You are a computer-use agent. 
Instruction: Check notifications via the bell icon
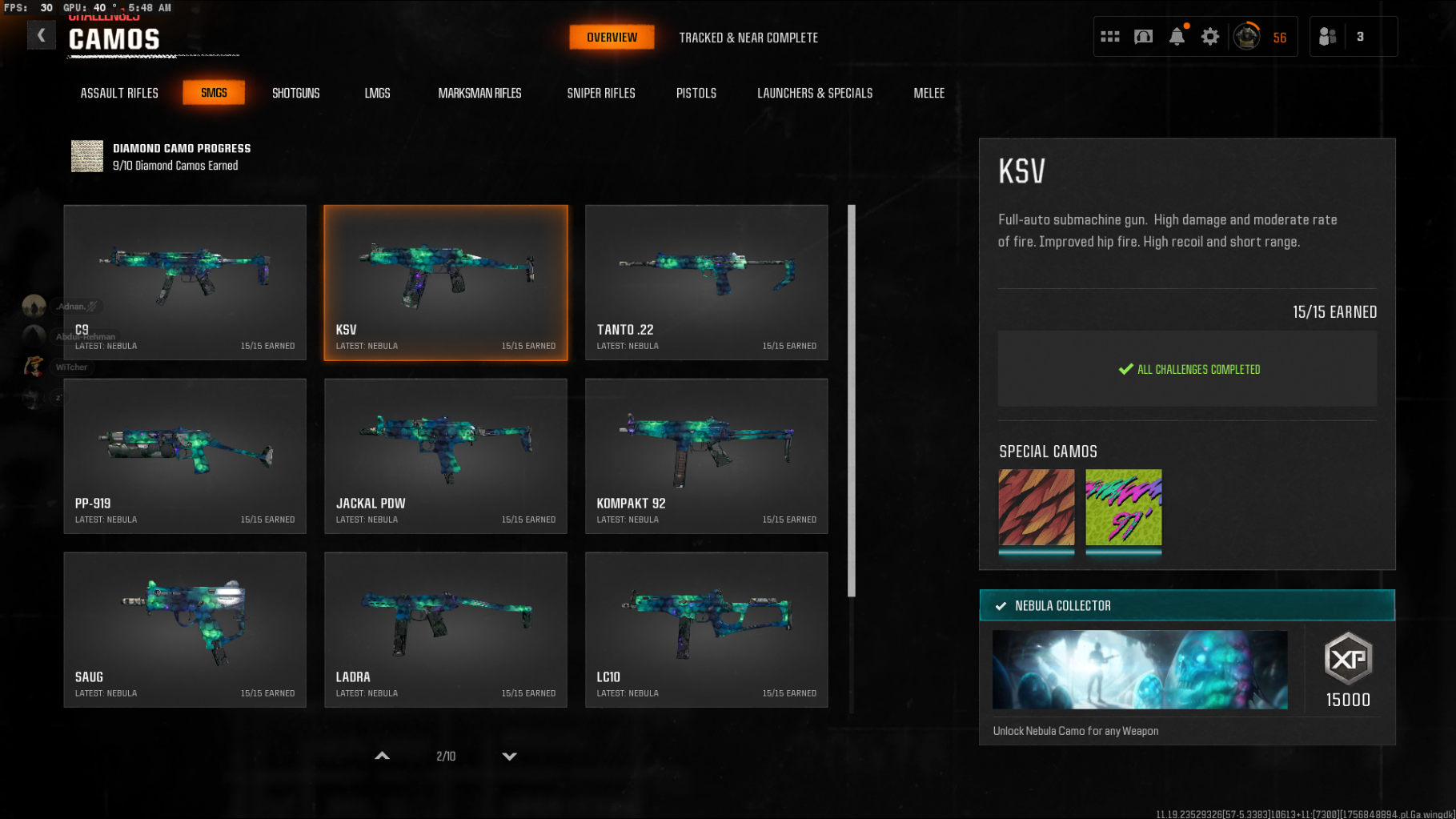coord(1176,36)
